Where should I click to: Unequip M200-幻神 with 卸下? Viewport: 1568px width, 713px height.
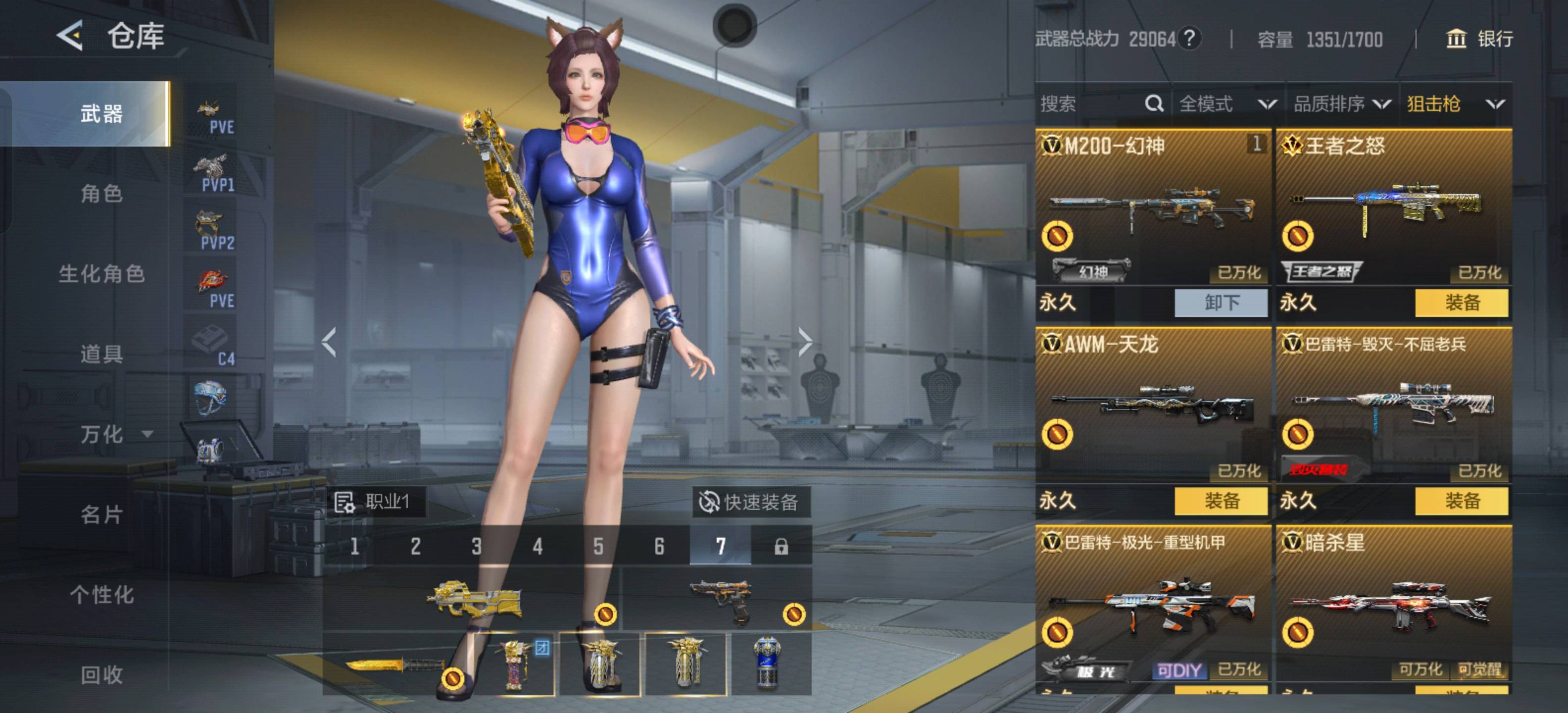click(1221, 303)
